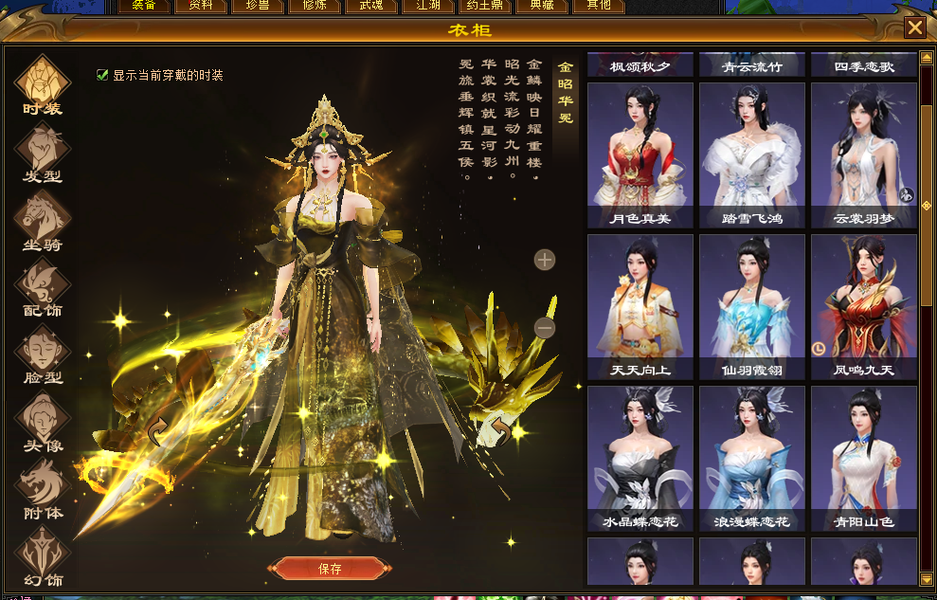Switch to the 配饰 accessories tab
Image resolution: width=937 pixels, height=600 pixels.
pos(42,286)
